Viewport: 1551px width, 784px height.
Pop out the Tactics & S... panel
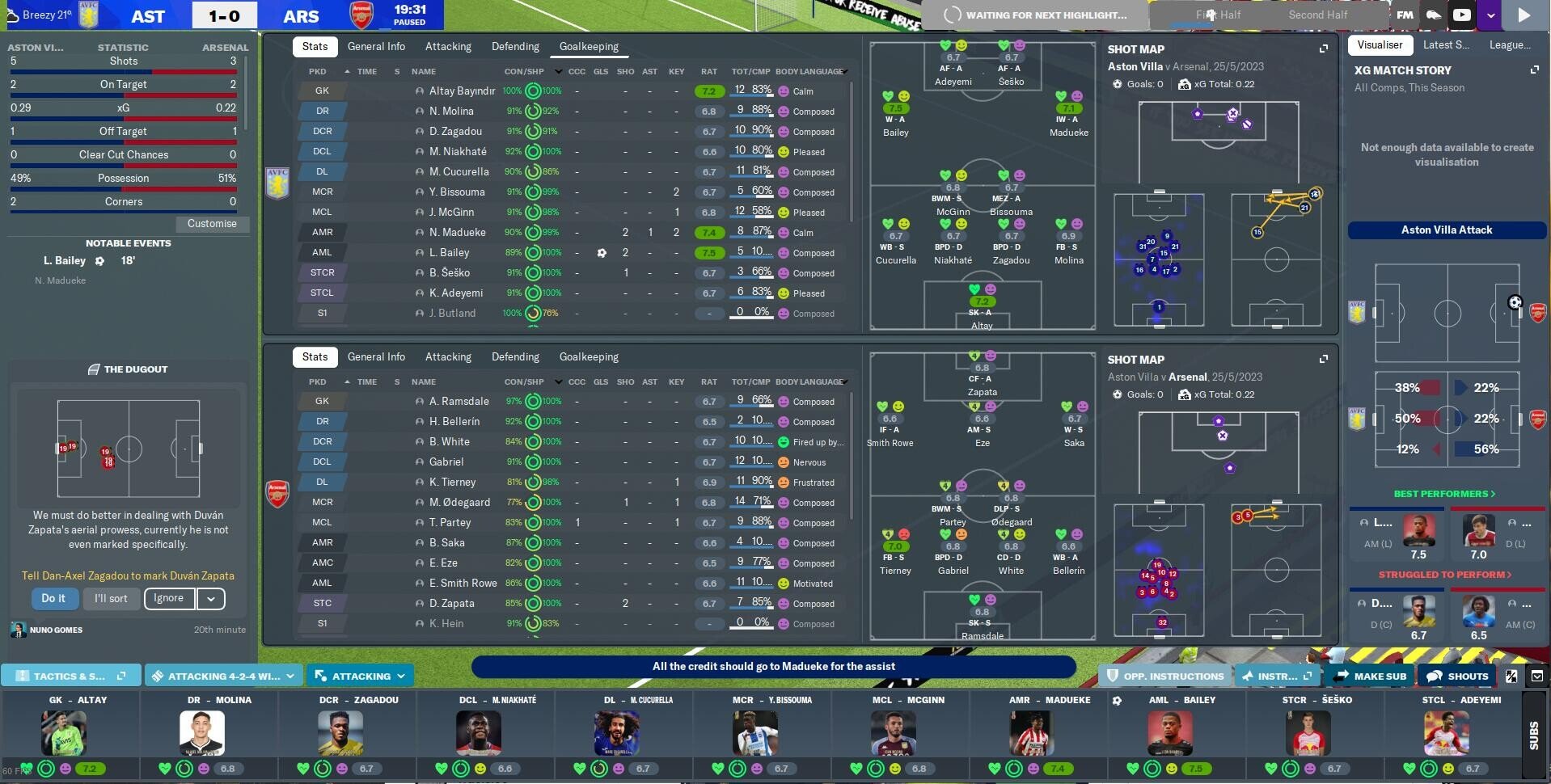122,675
